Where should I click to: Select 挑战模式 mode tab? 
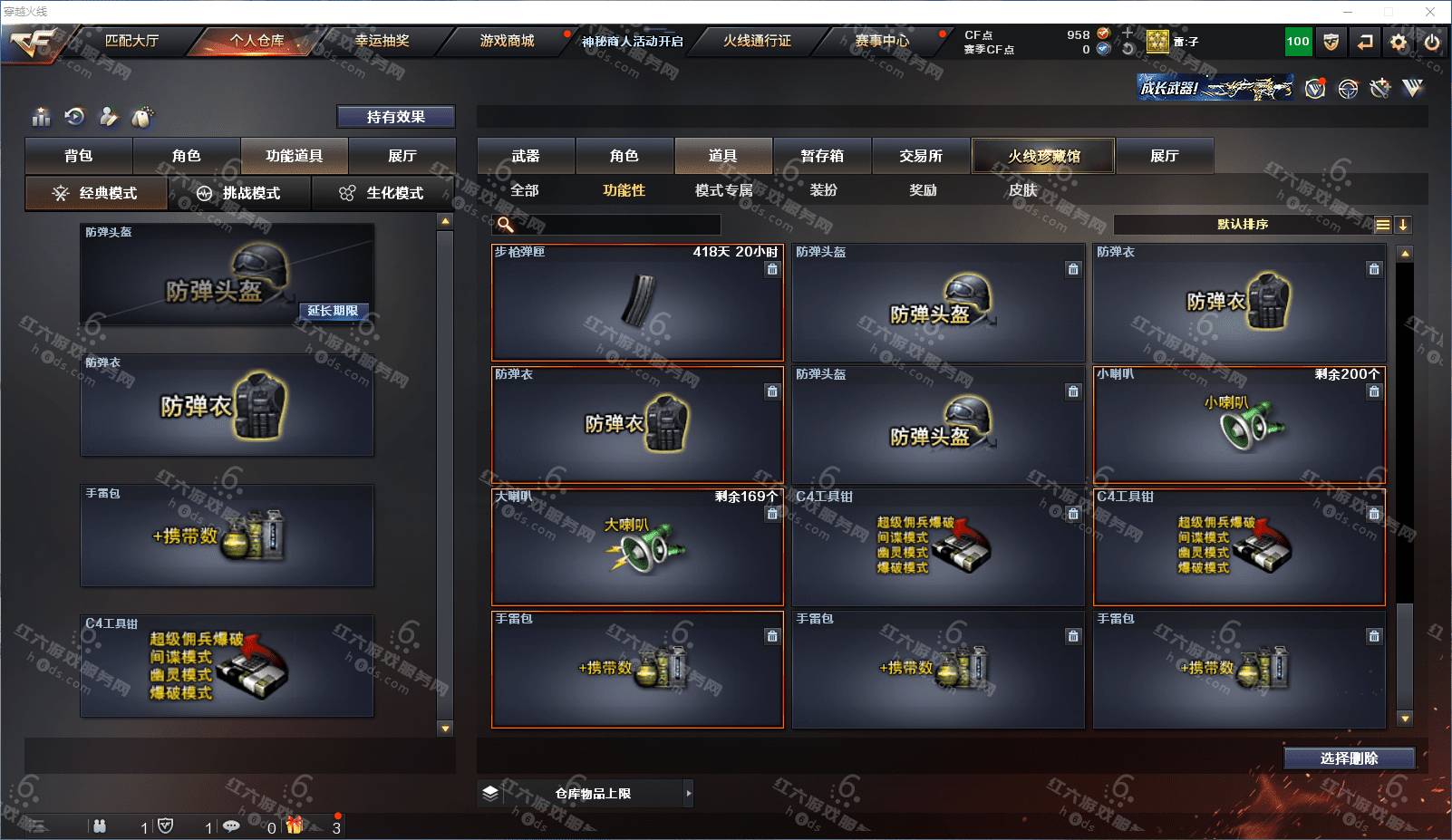point(239,193)
